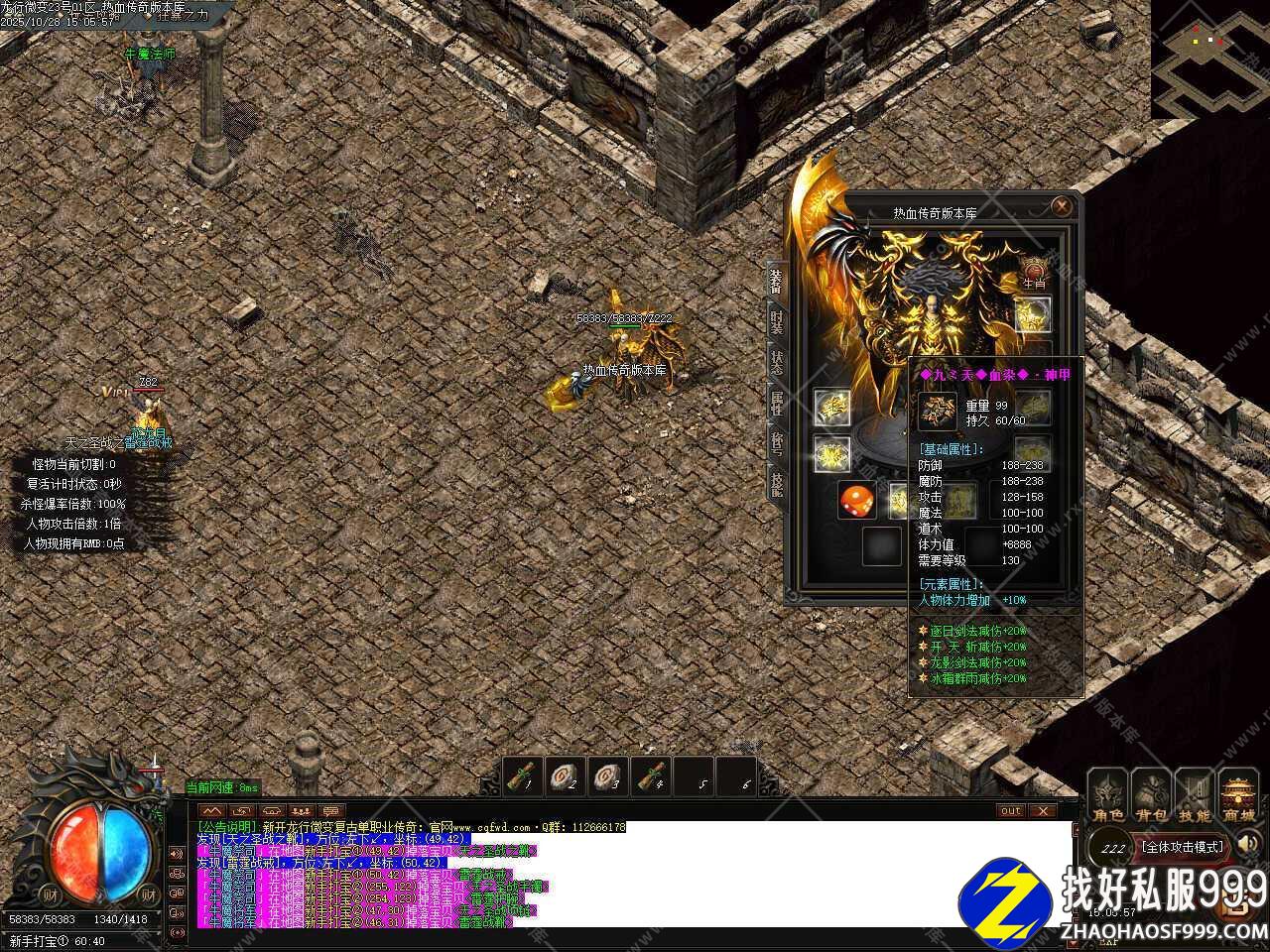
Task: Open the 生肖 zodiac slot
Action: pos(1034,271)
